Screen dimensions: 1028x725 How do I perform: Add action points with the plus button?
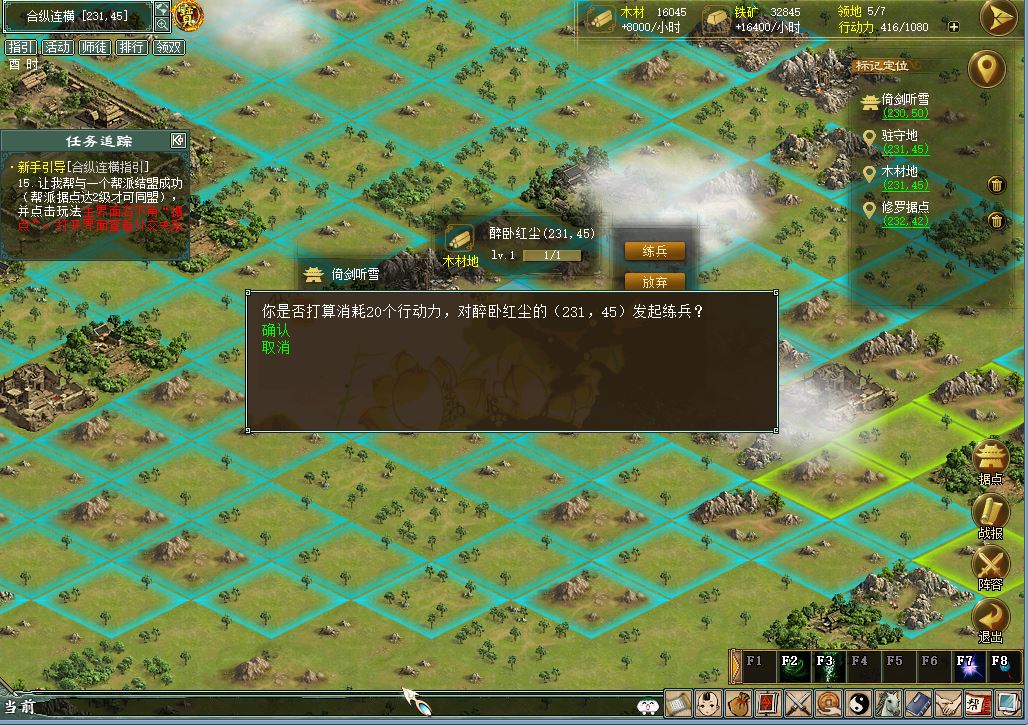(954, 27)
